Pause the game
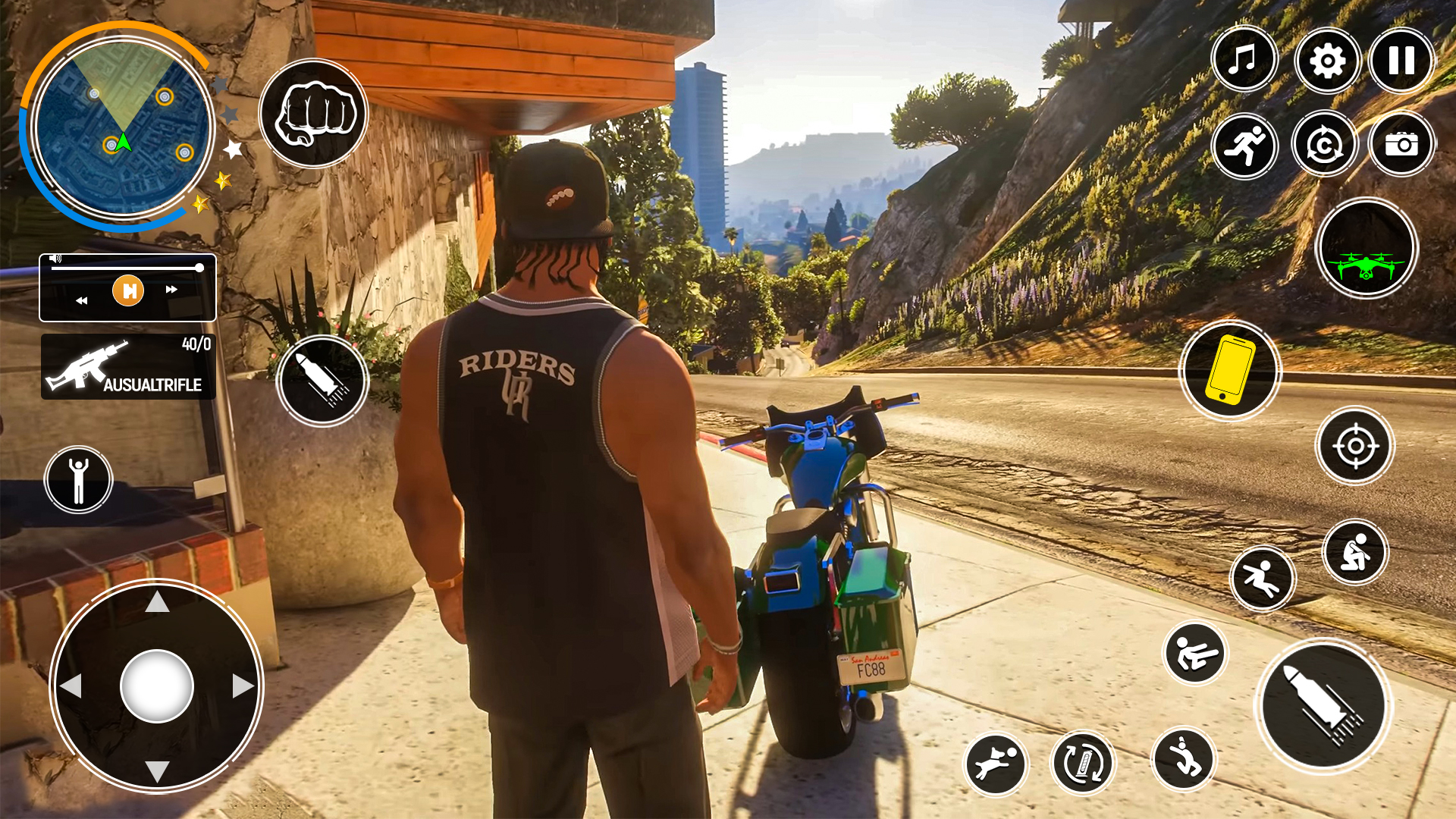Viewport: 1456px width, 819px height. pyautogui.click(x=1401, y=61)
